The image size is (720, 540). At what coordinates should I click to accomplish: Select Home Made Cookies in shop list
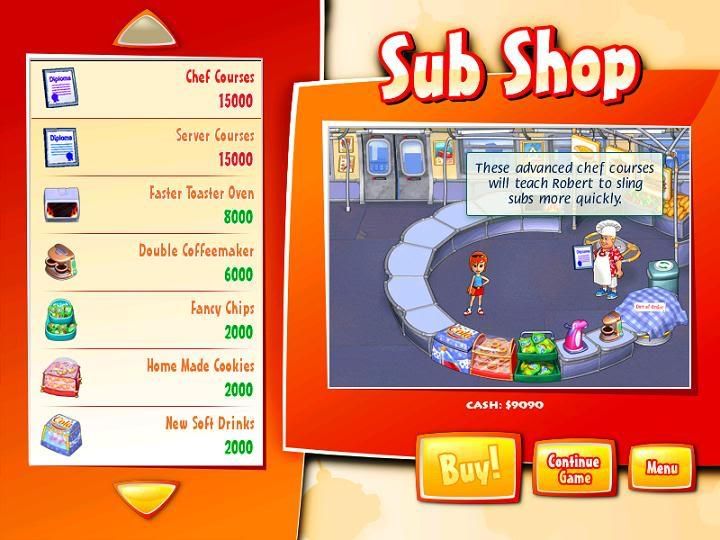[x=146, y=378]
